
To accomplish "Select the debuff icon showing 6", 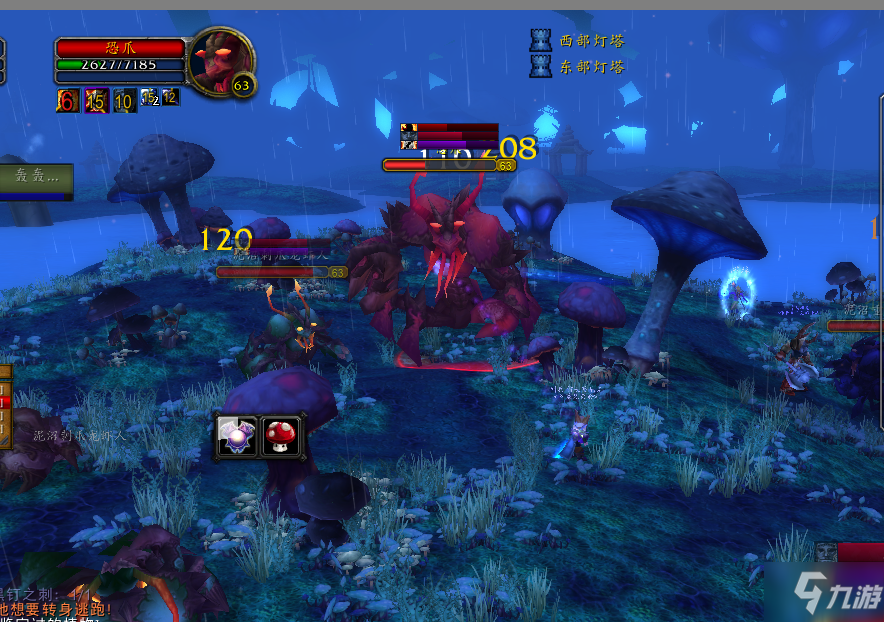I will click(x=67, y=99).
